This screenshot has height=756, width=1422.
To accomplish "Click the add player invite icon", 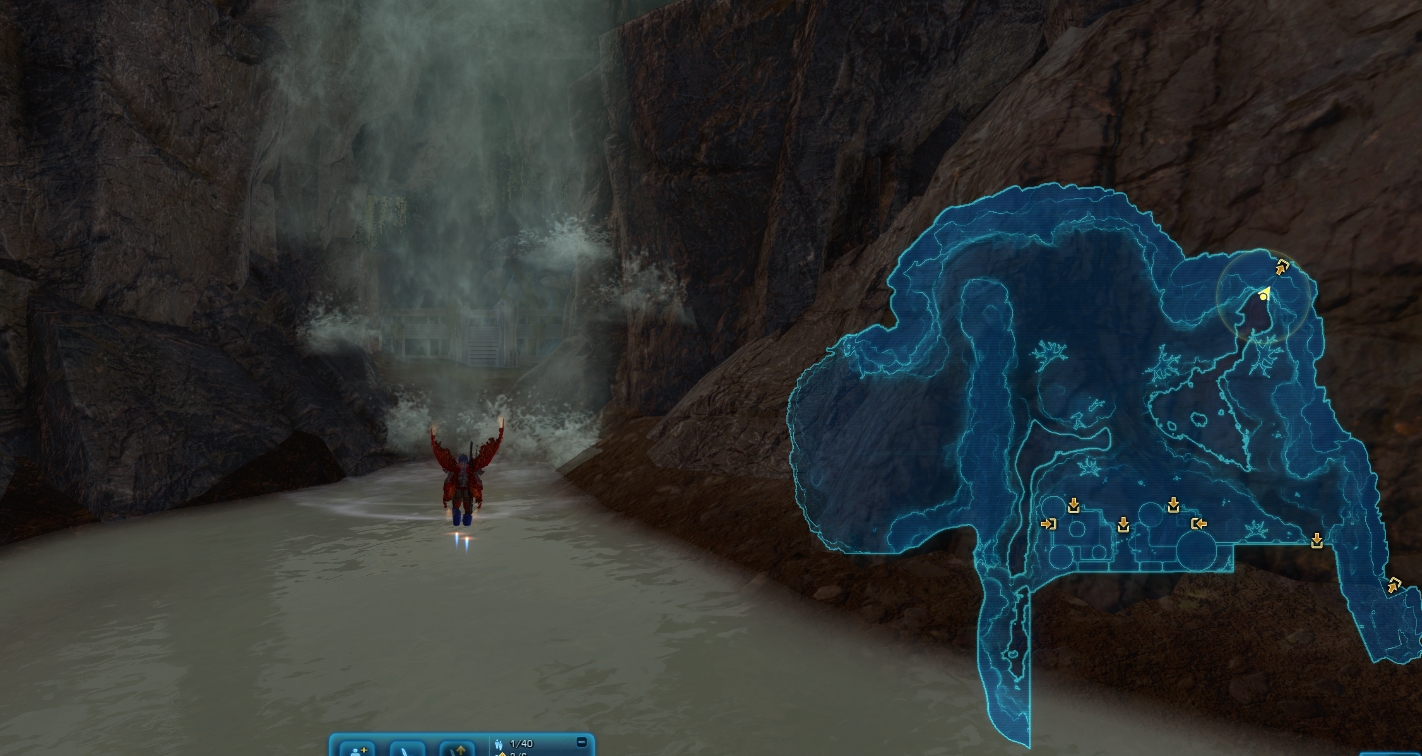I will 357,749.
